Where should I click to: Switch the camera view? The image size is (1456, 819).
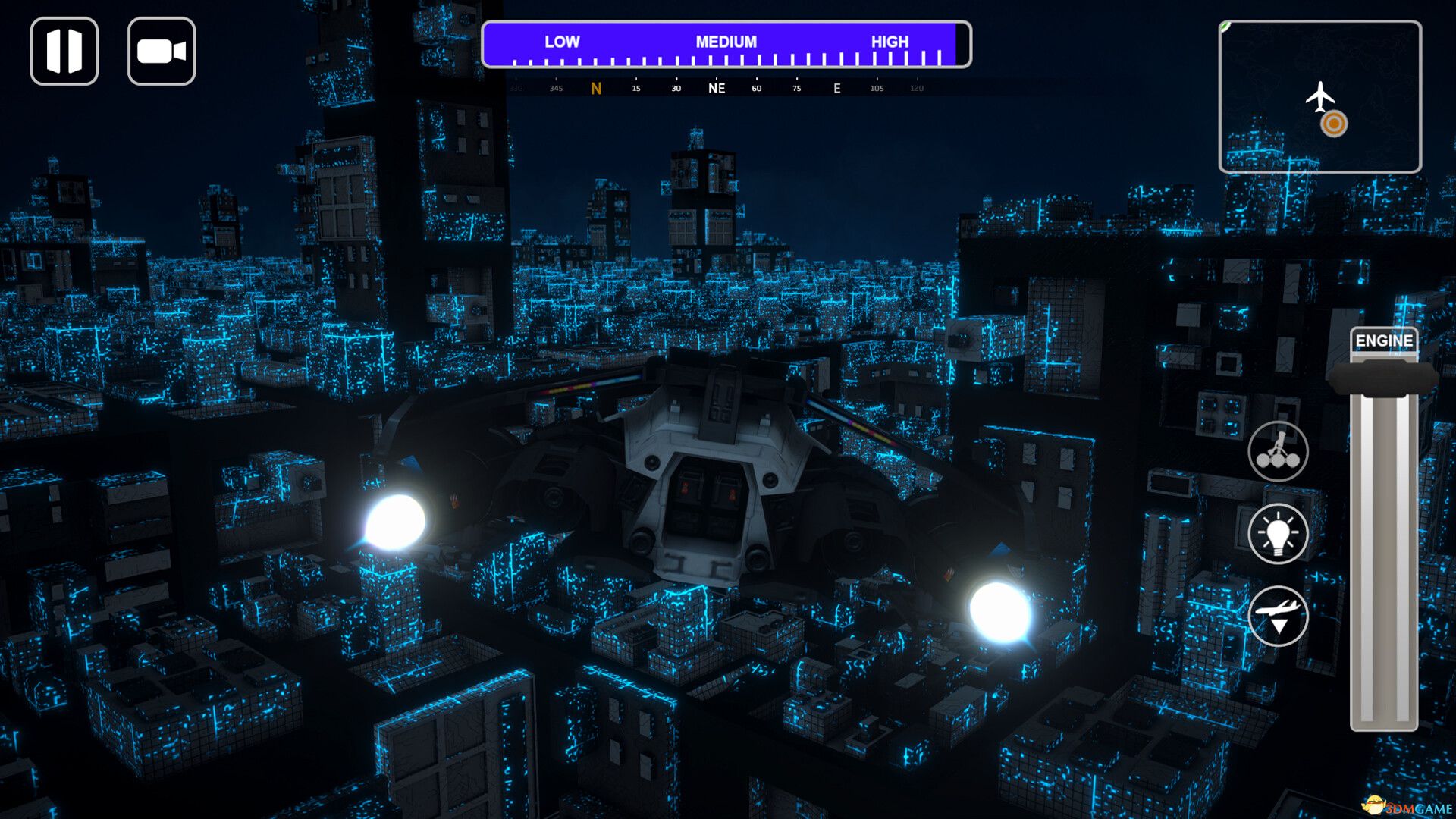point(162,52)
